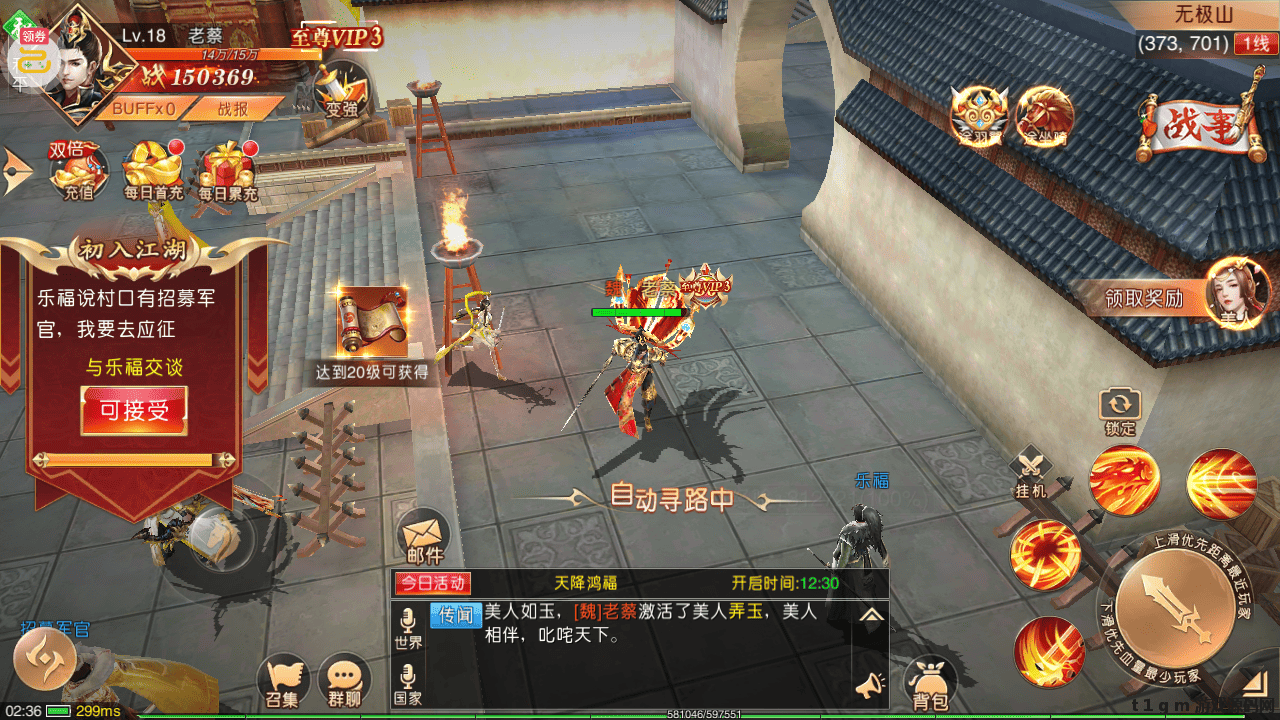Open the 背包 bag inventory
The width and height of the screenshot is (1280, 720).
point(931,685)
